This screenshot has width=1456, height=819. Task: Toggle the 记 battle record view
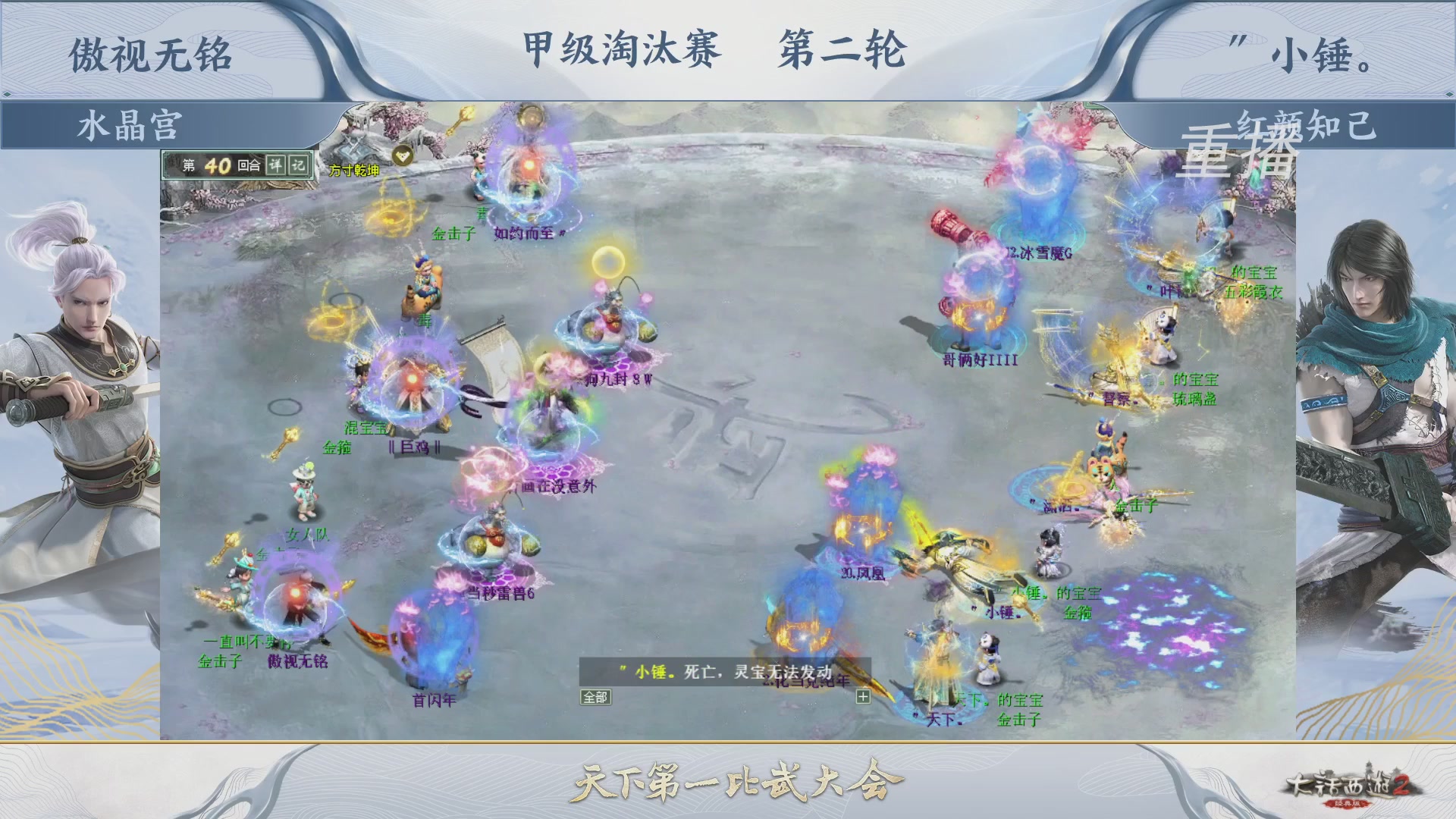[x=297, y=165]
